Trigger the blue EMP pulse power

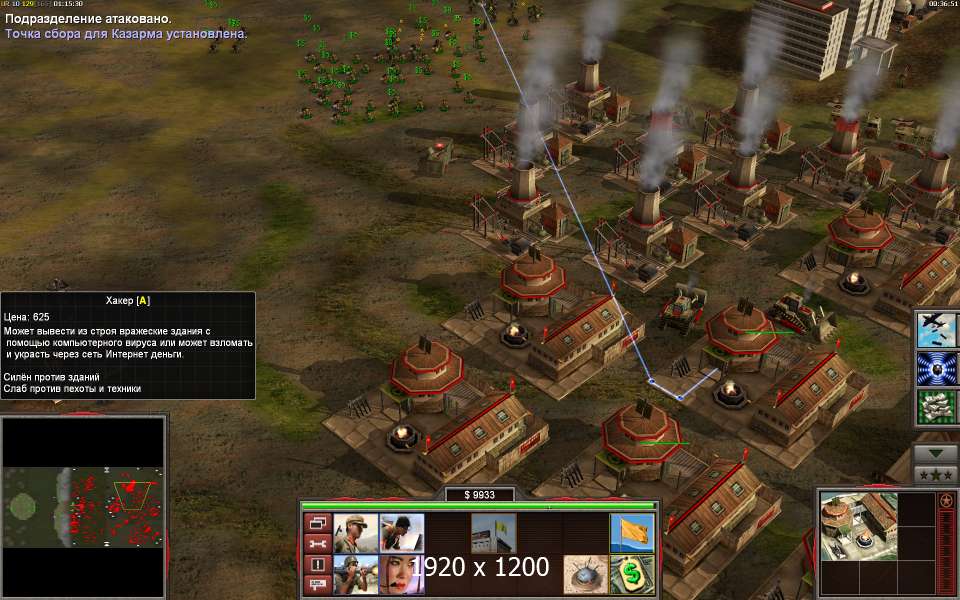[x=937, y=368]
